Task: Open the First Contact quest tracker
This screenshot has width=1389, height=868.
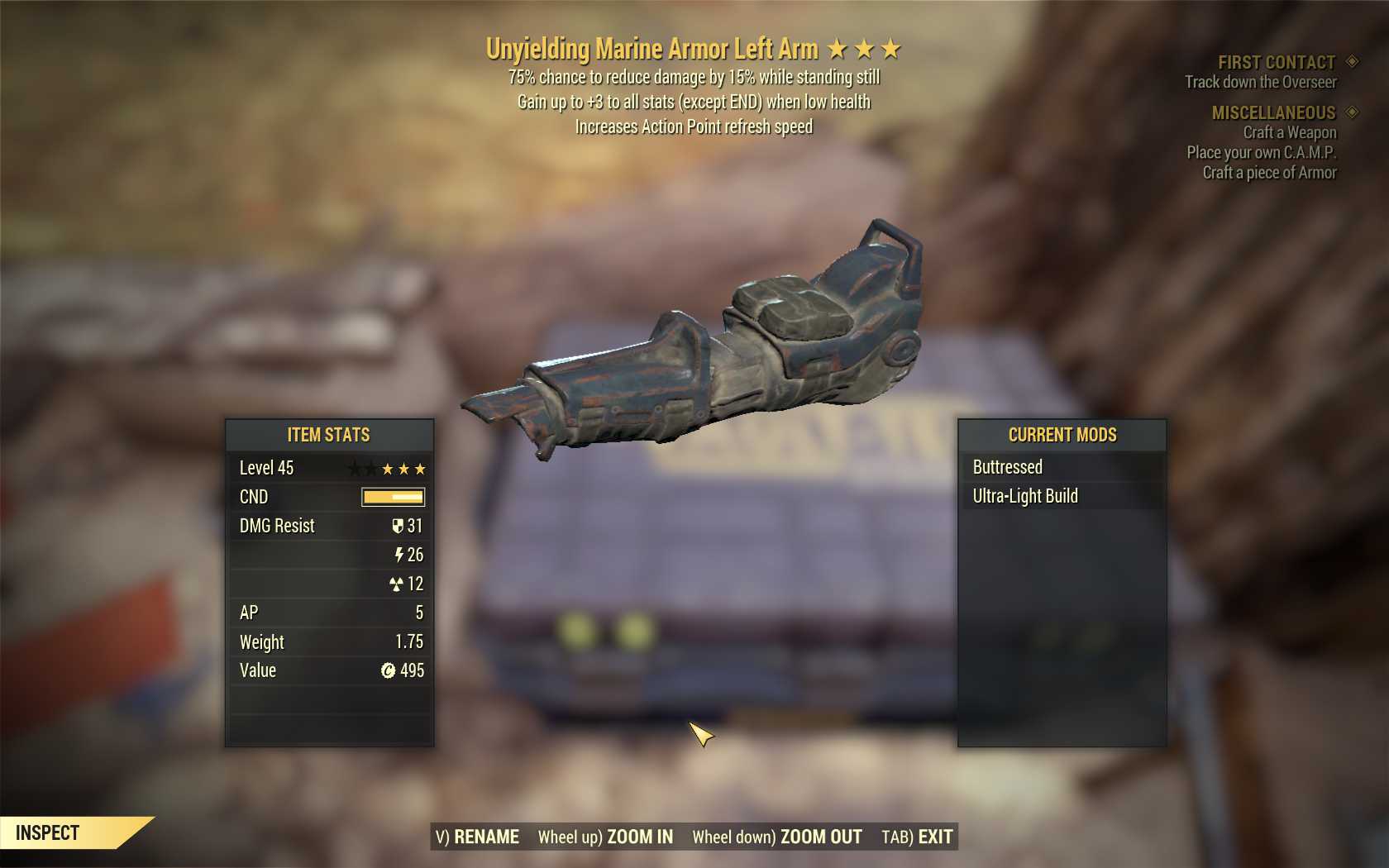Action: [1276, 62]
